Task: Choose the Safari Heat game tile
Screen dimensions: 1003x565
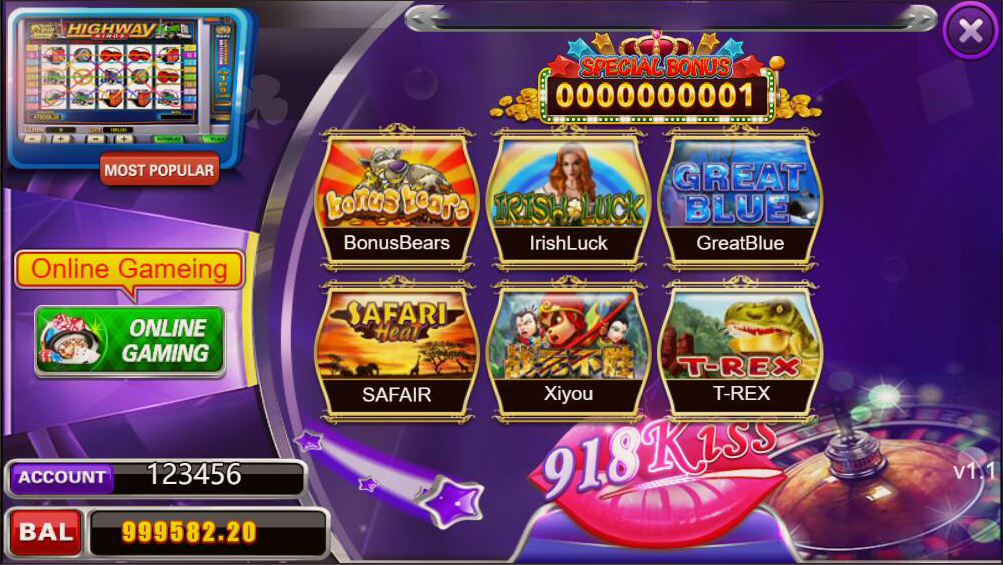Action: coord(396,349)
